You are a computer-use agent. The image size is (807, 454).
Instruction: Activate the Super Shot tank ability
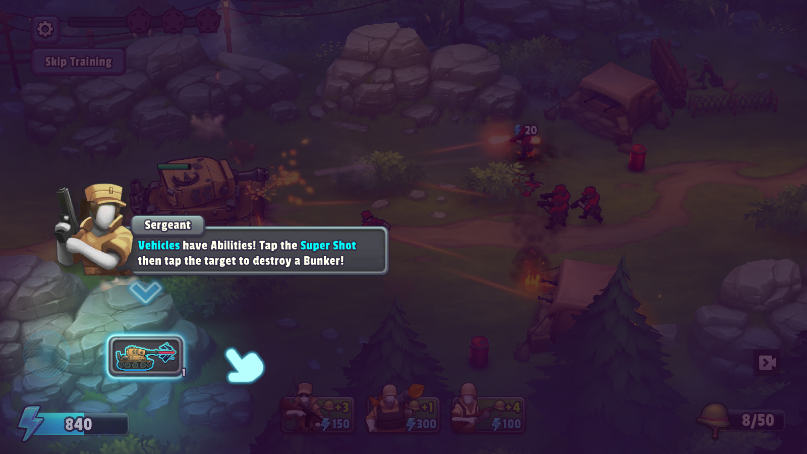146,355
